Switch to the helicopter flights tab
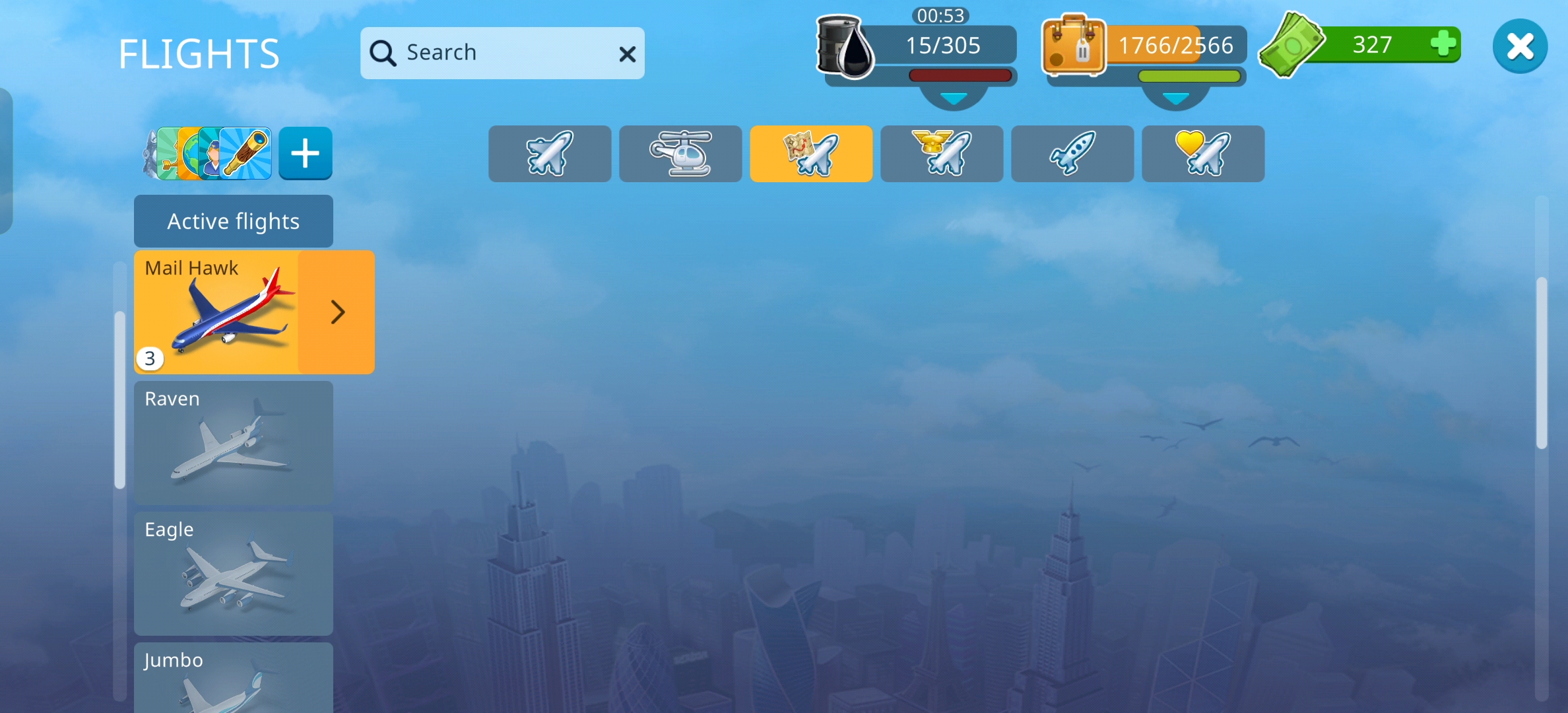The width and height of the screenshot is (1568, 713). tap(680, 154)
